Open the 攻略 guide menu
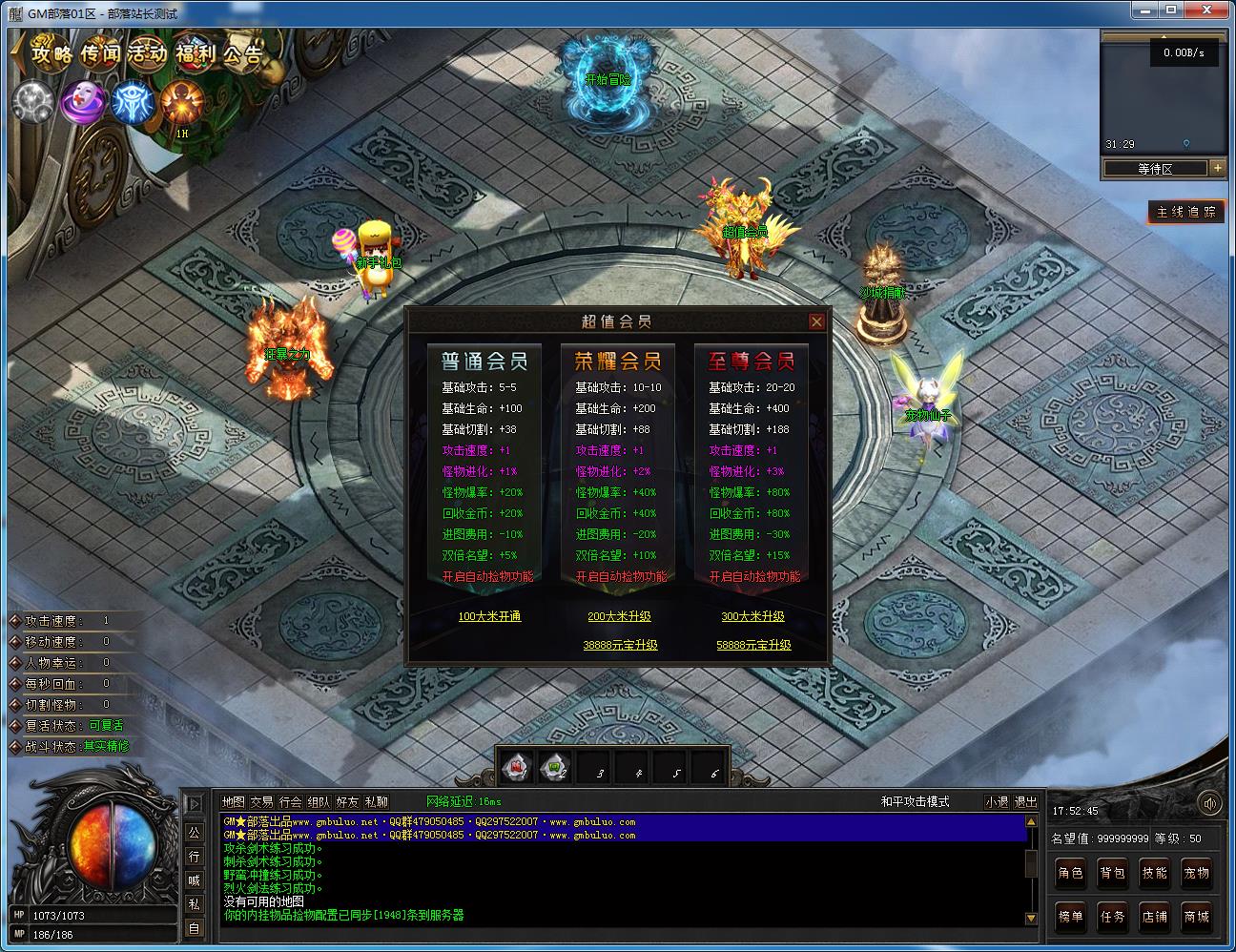 click(51, 54)
